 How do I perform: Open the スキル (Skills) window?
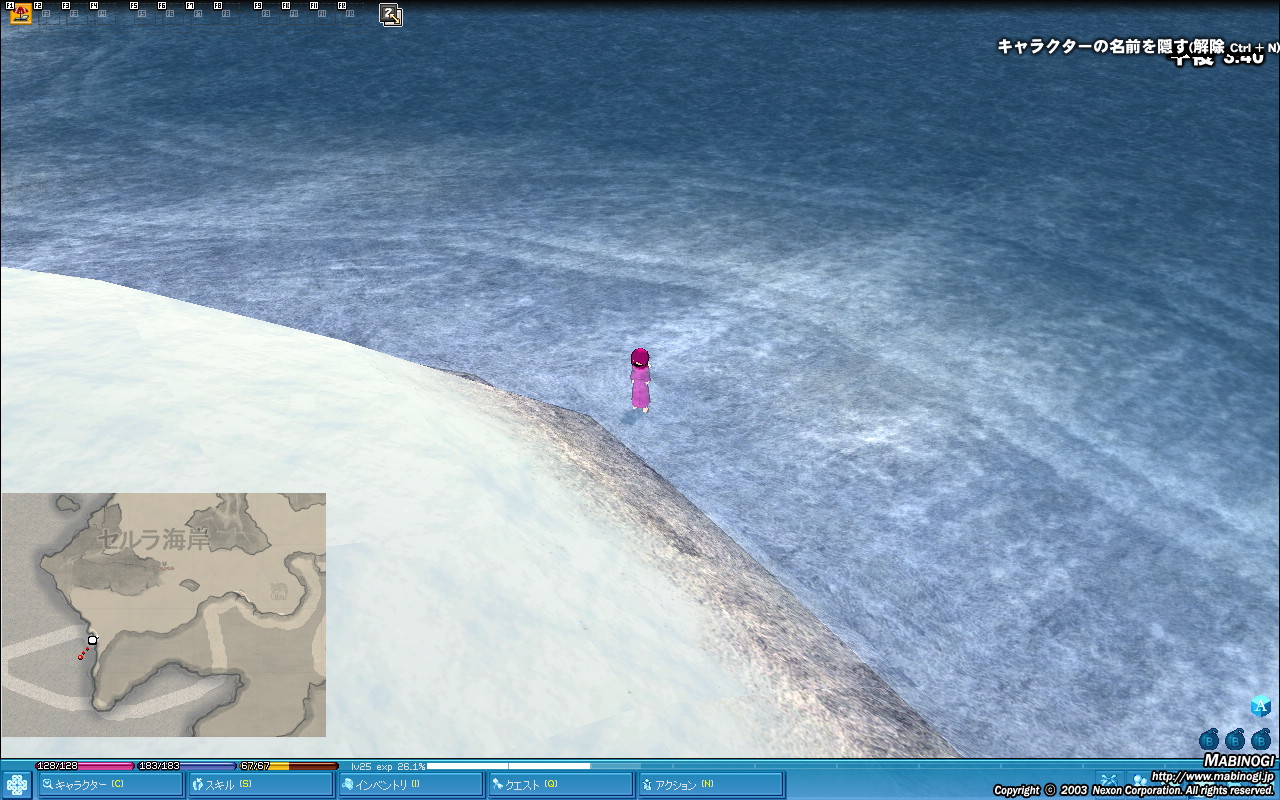(260, 785)
